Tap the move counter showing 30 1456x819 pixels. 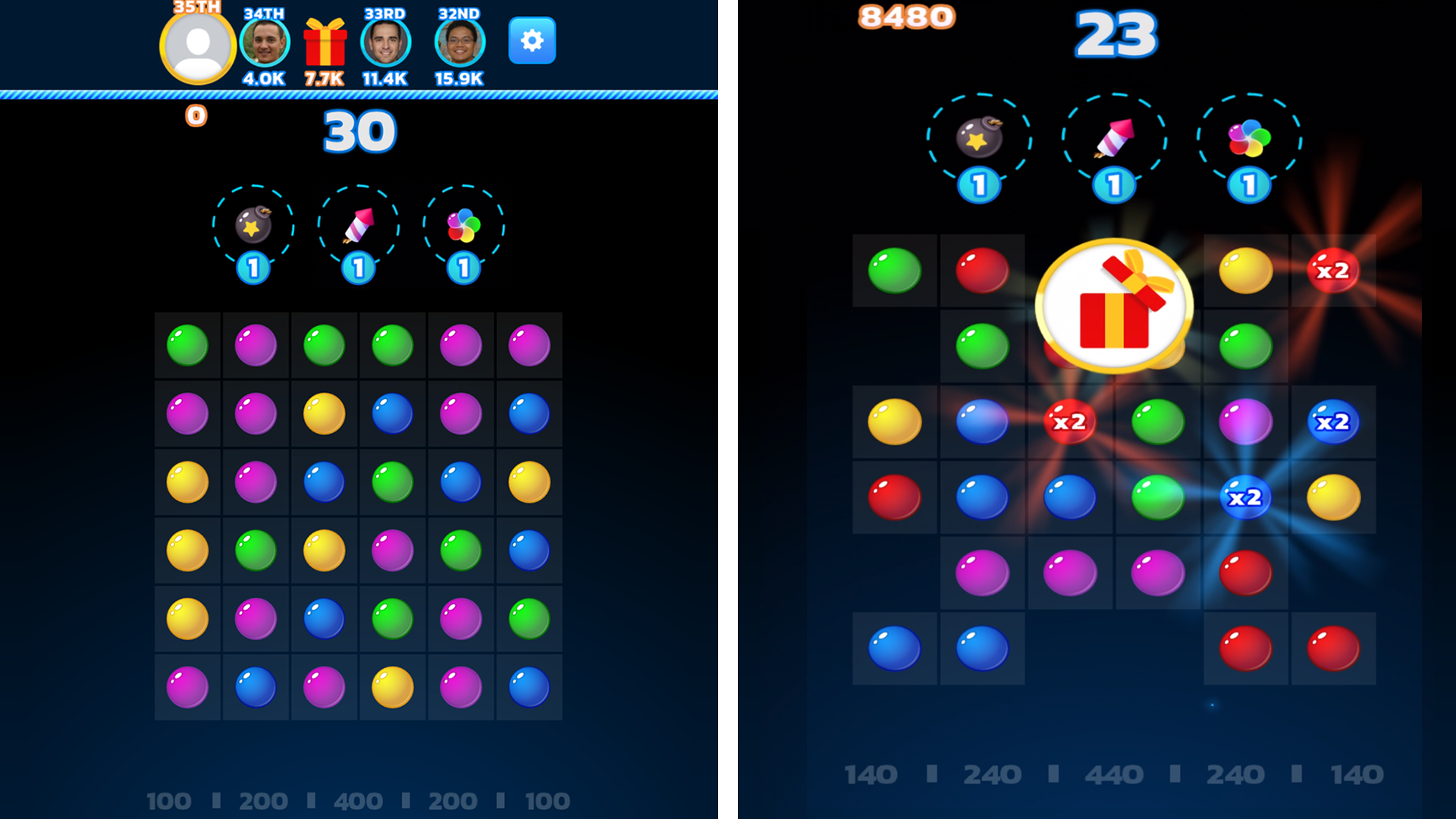tap(359, 130)
